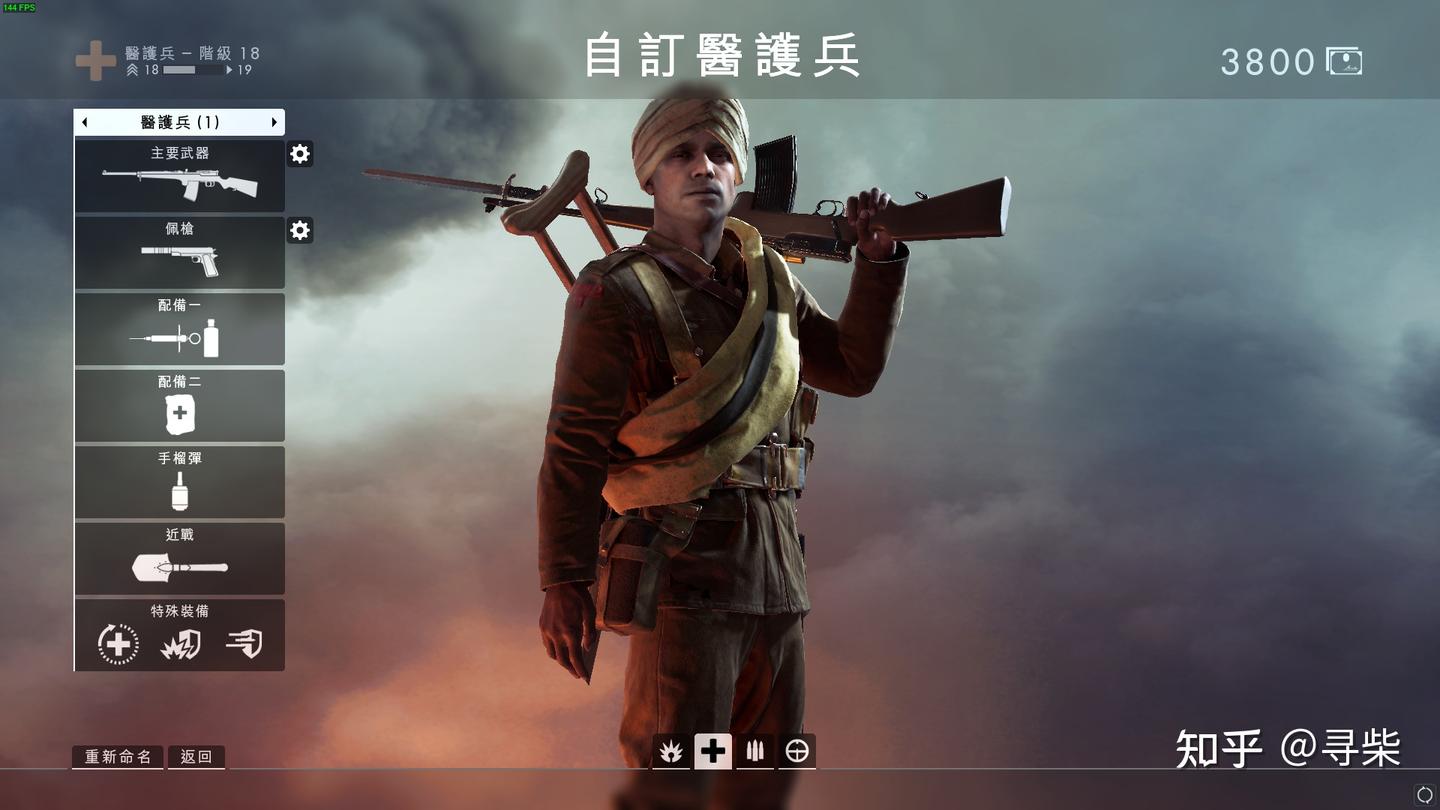
Task: Select the 醫護兵 (1) loadout header
Action: coord(180,121)
